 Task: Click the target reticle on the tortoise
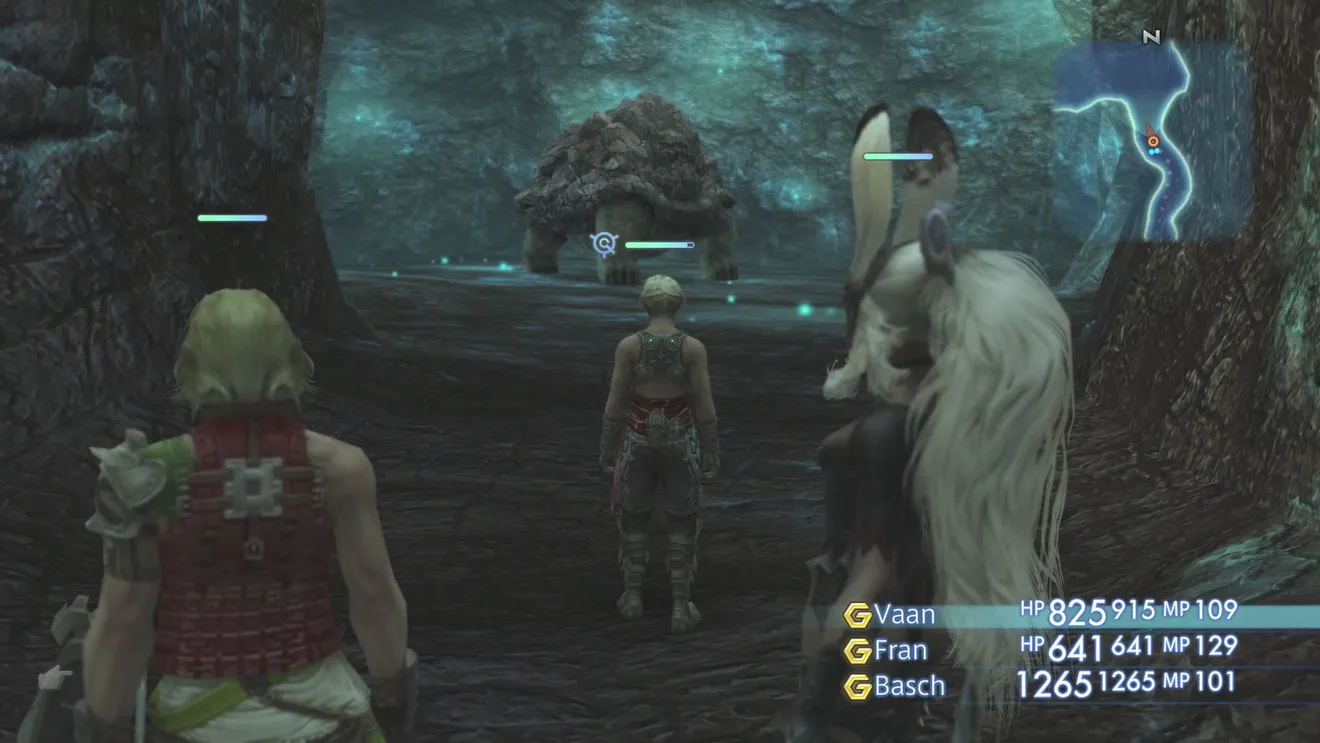[603, 243]
